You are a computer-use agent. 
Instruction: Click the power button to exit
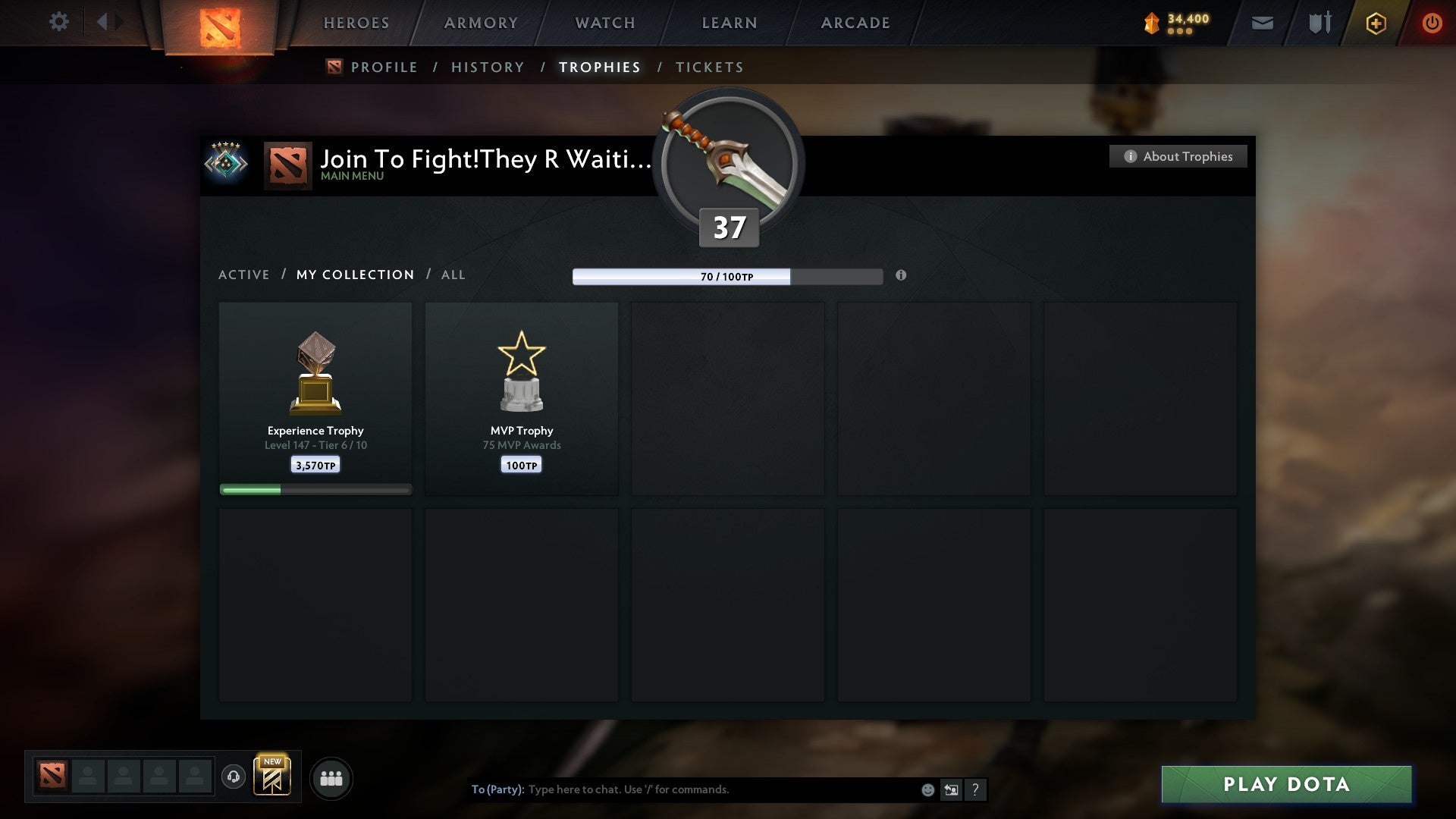(1432, 23)
